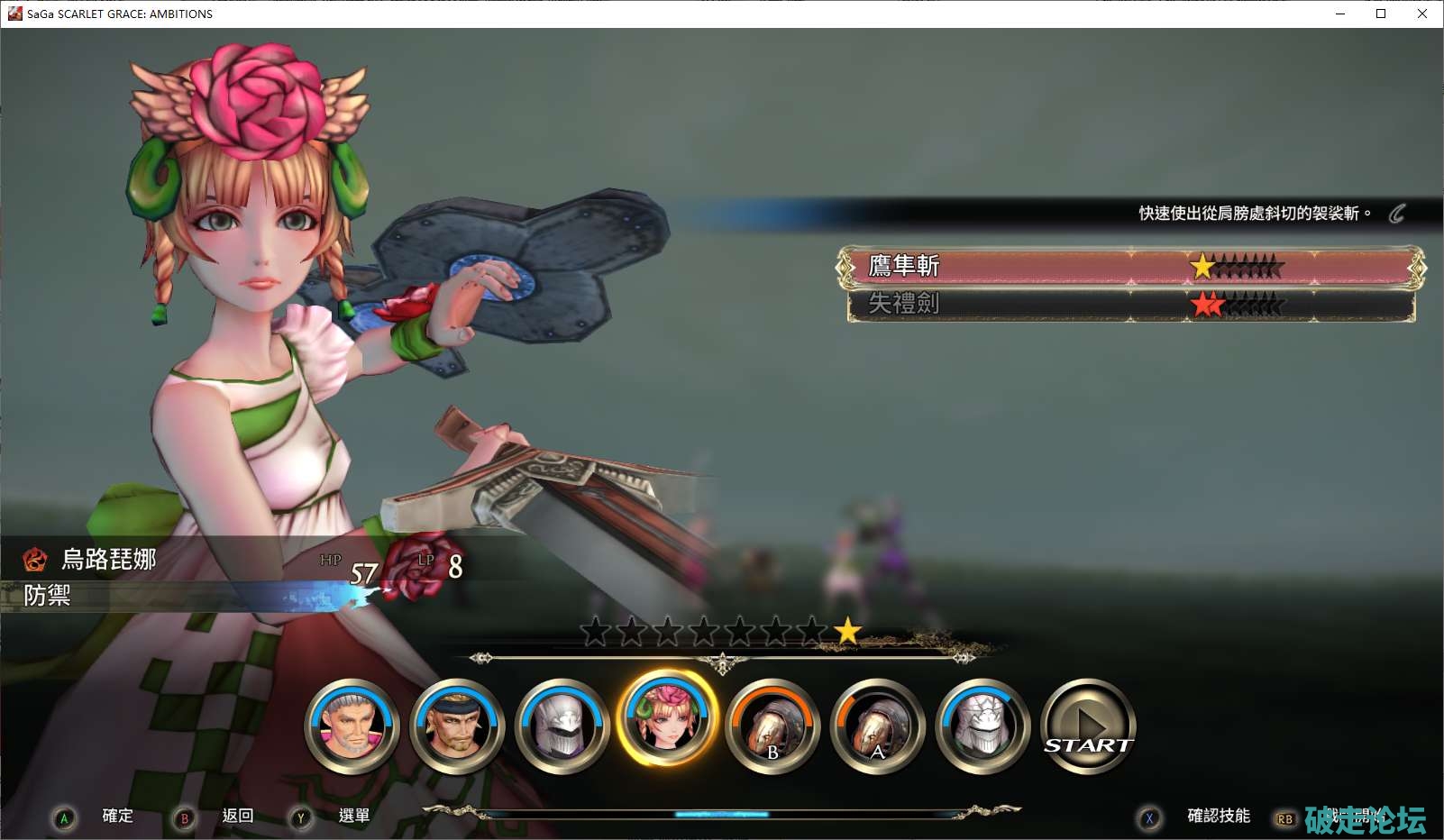The height and width of the screenshot is (840, 1444).
Task: Click the START battle button
Action: 1088,726
